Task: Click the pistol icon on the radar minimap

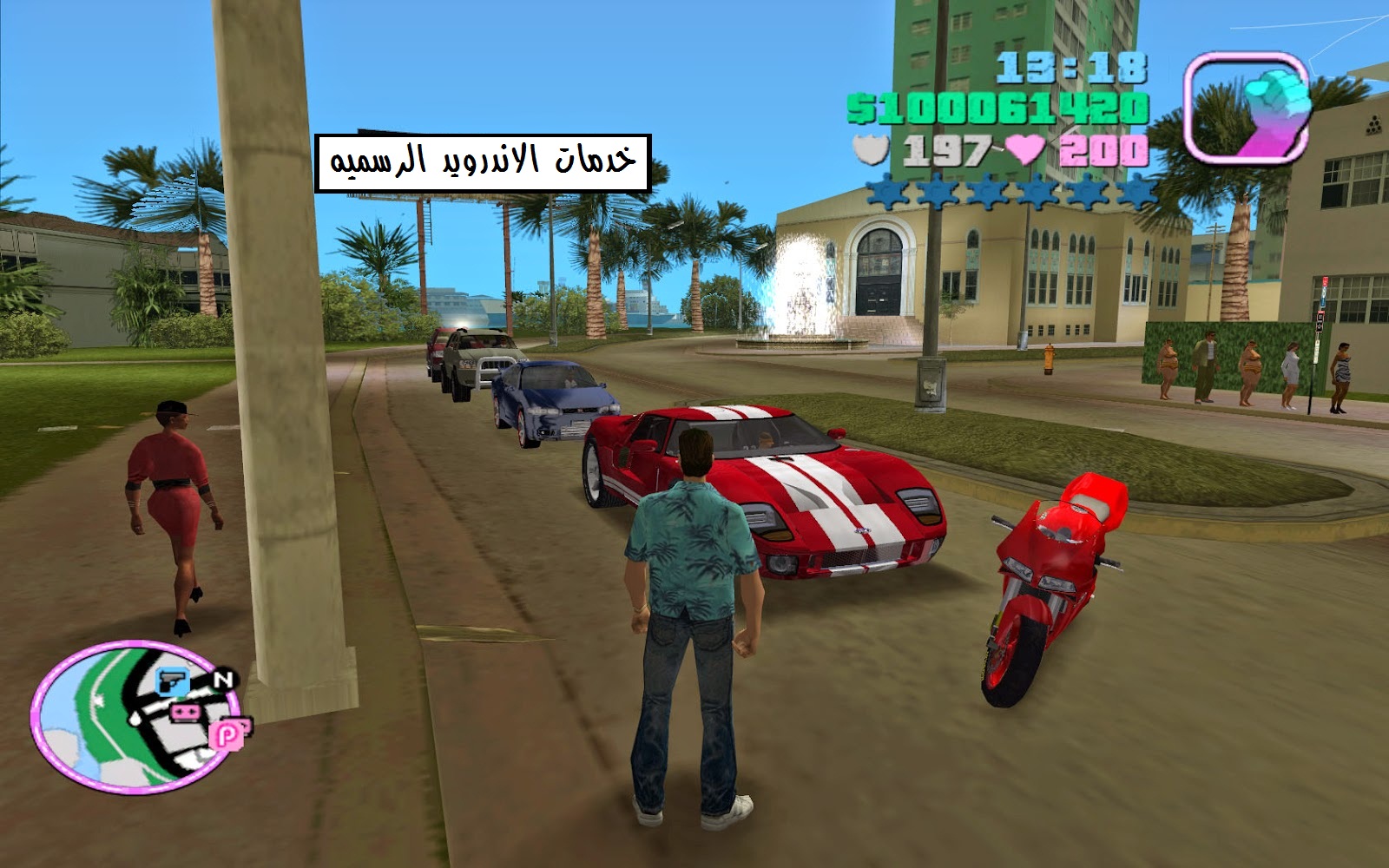Action: [171, 681]
